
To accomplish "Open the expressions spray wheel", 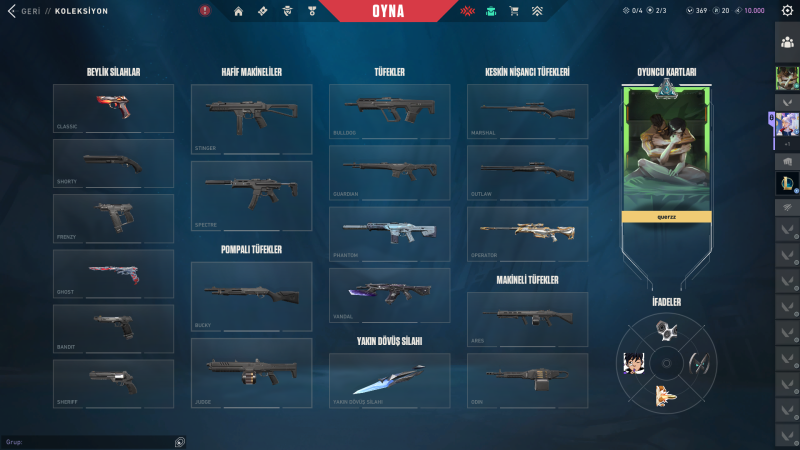I will point(666,362).
